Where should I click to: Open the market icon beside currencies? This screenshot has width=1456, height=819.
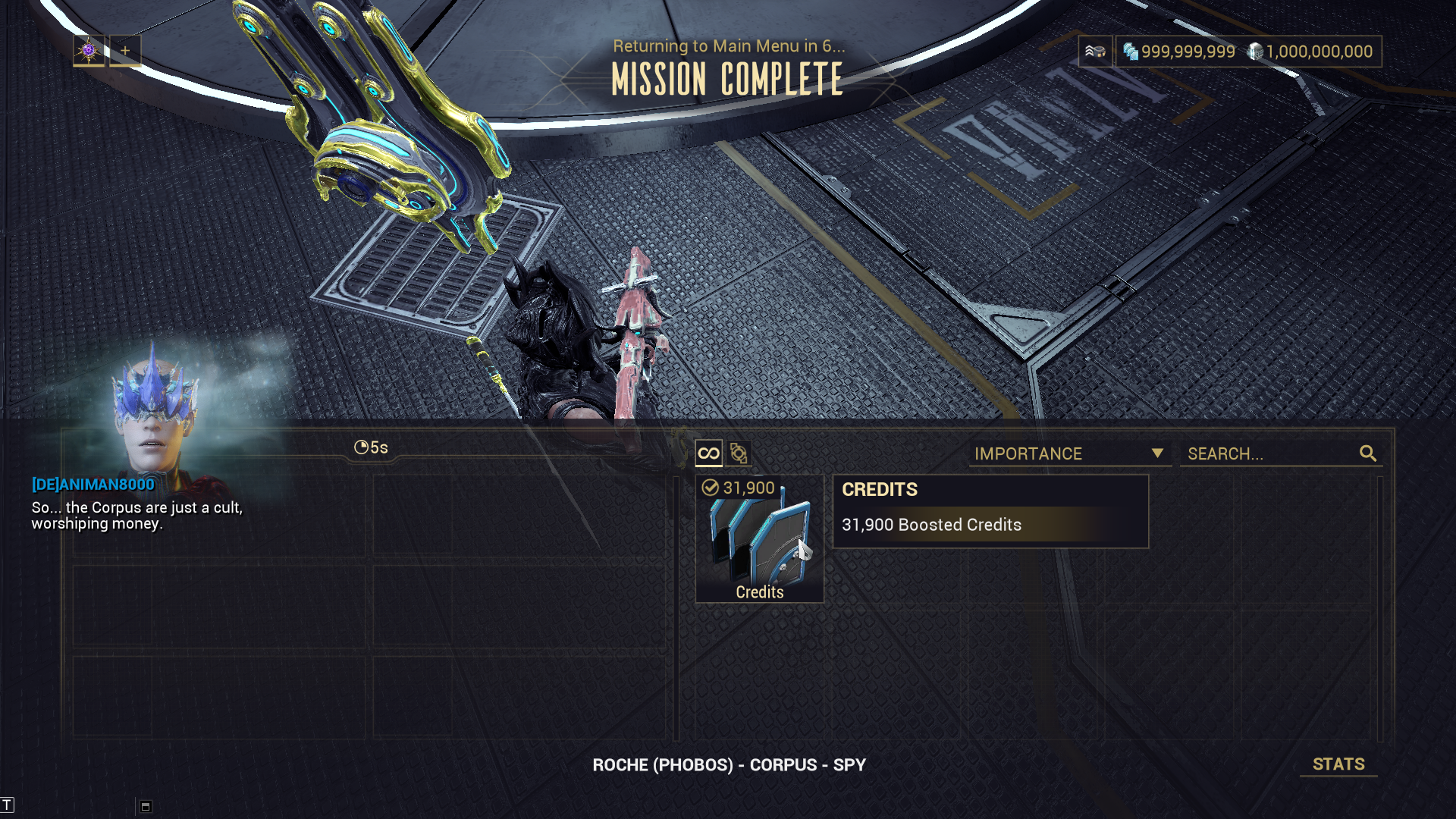tap(1095, 52)
